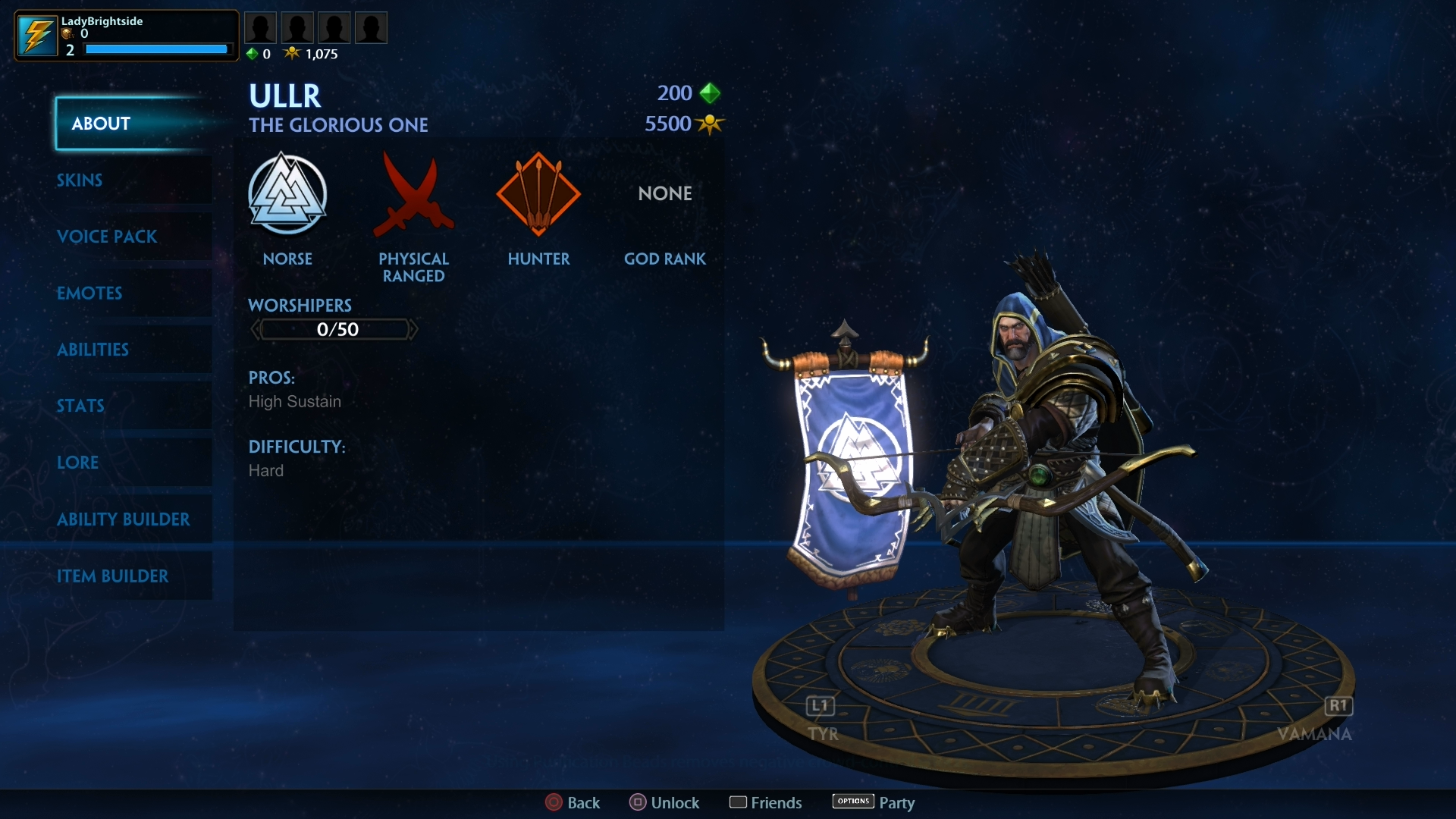This screenshot has height=819, width=1456.
Task: Select the Lore menu entry
Action: point(78,463)
